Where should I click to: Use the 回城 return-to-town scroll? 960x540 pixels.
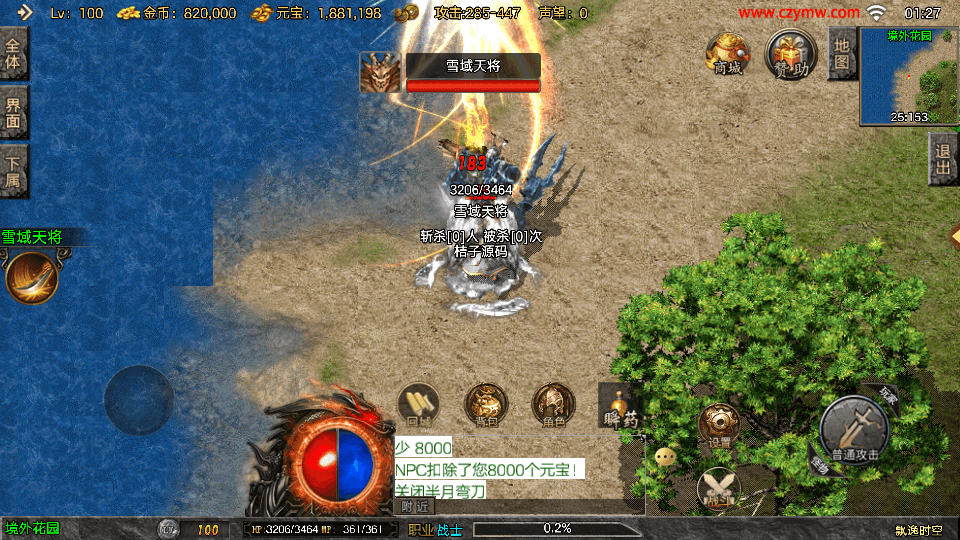(418, 405)
